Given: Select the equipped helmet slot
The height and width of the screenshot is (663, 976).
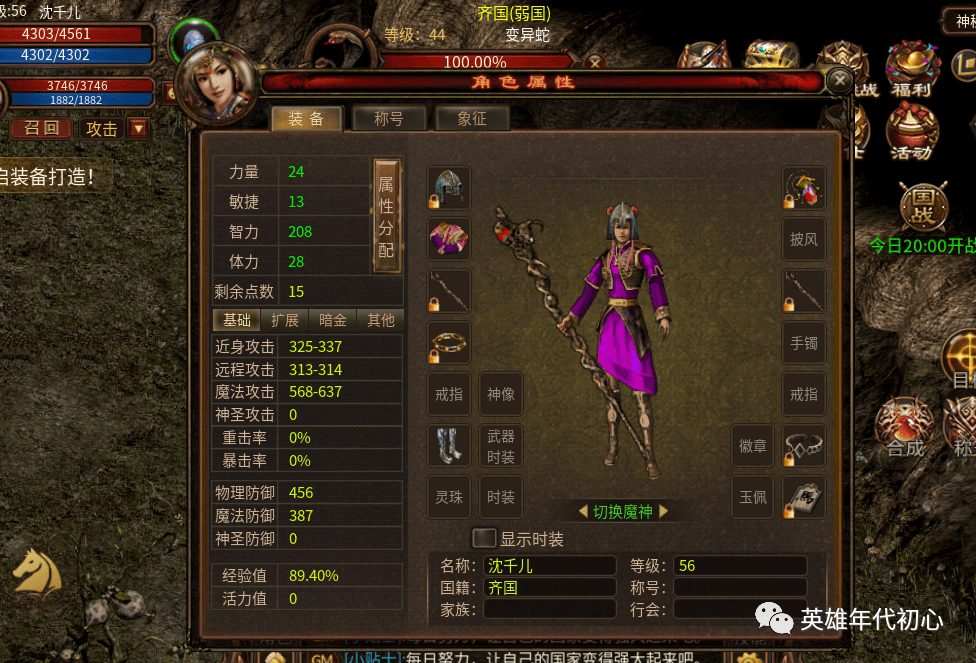Looking at the screenshot, I should click(x=449, y=188).
